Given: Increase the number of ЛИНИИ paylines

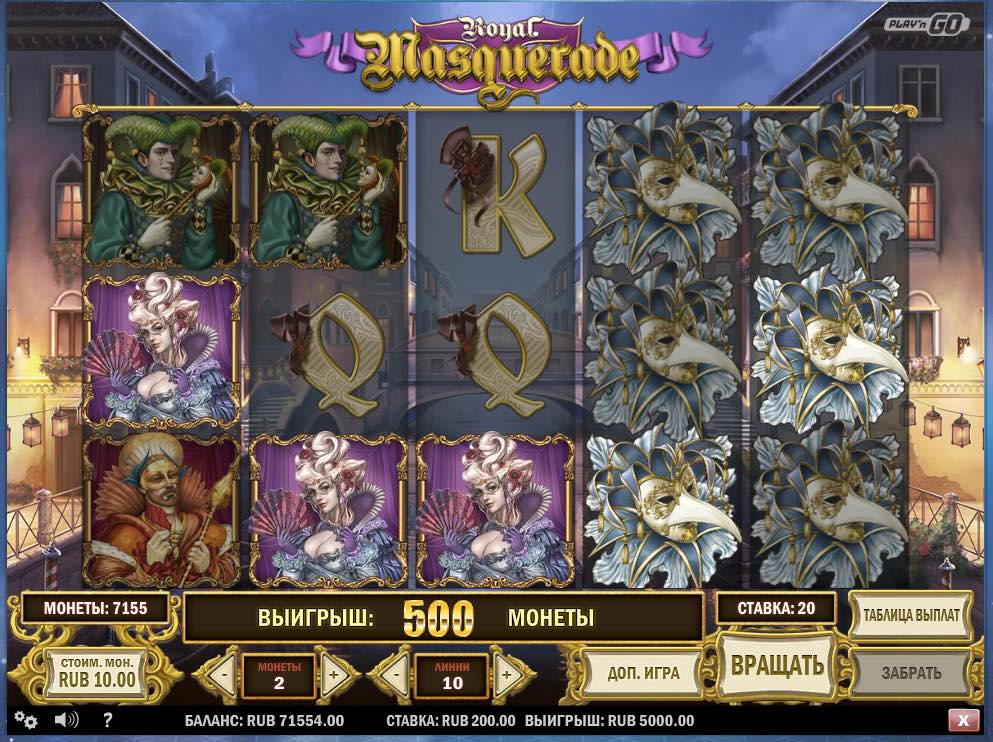Looking at the screenshot, I should [507, 674].
